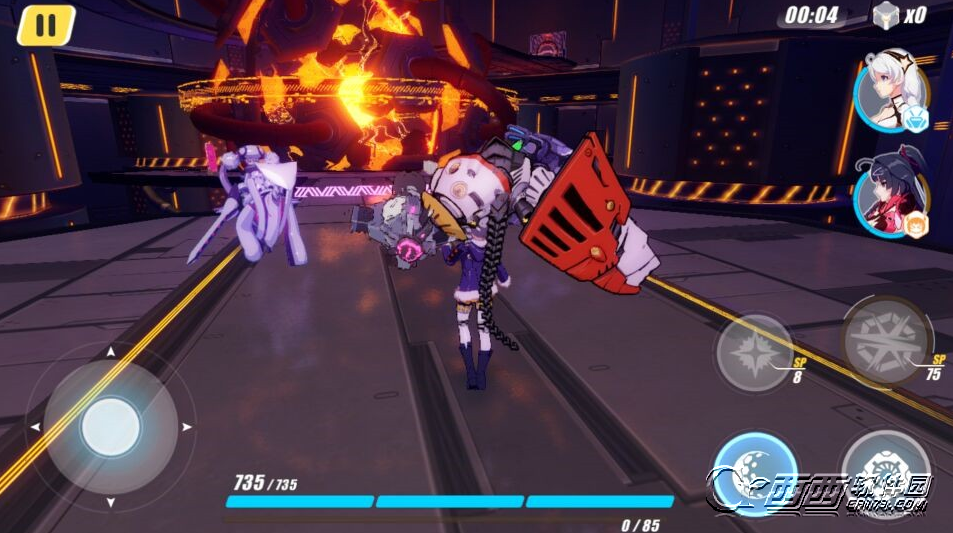The image size is (953, 533).
Task: Switch to the dark-haired character in red
Action: coord(890,202)
